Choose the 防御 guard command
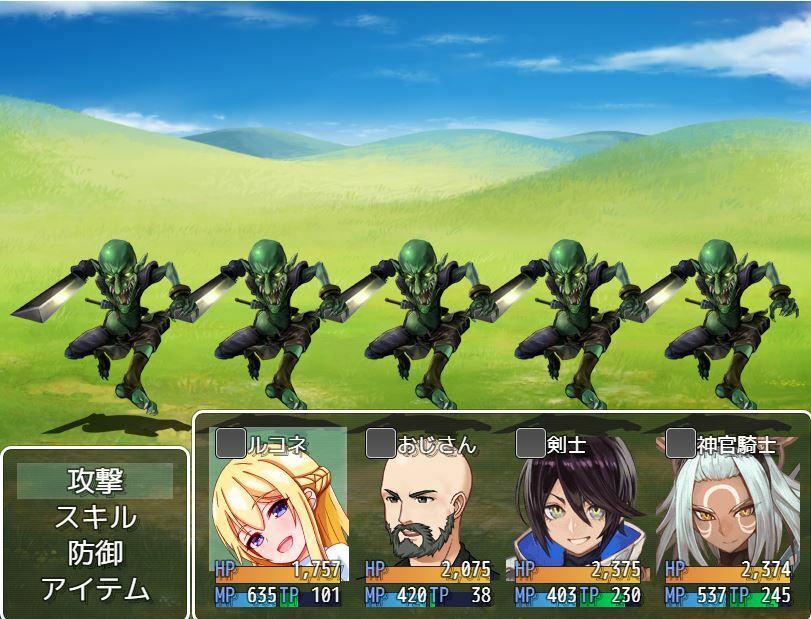The width and height of the screenshot is (811, 619). pyautogui.click(x=95, y=553)
